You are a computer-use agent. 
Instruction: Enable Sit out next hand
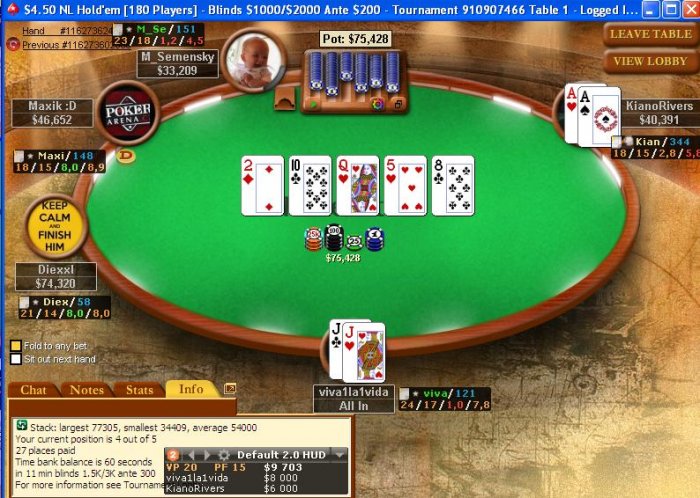pos(16,359)
